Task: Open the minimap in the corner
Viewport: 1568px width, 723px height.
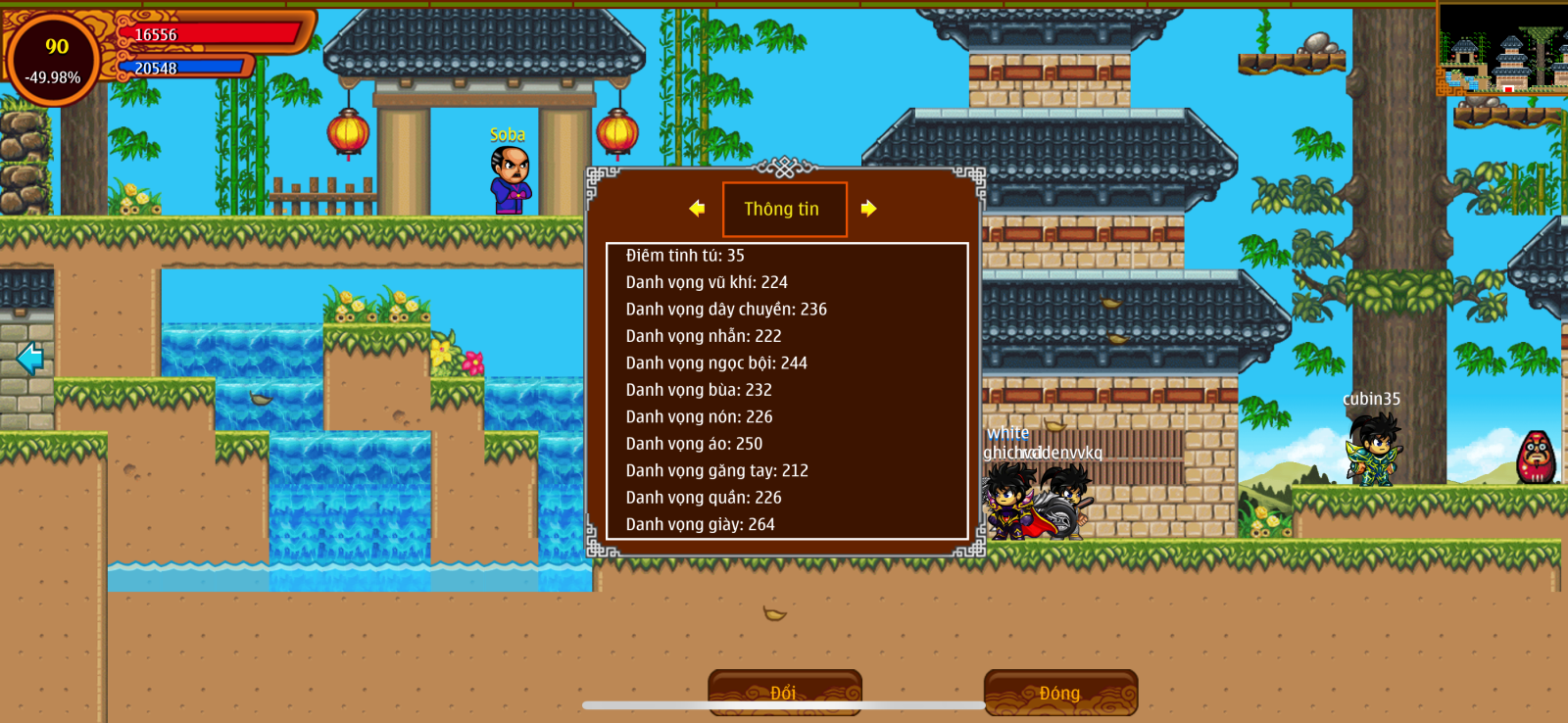Action: click(1501, 48)
